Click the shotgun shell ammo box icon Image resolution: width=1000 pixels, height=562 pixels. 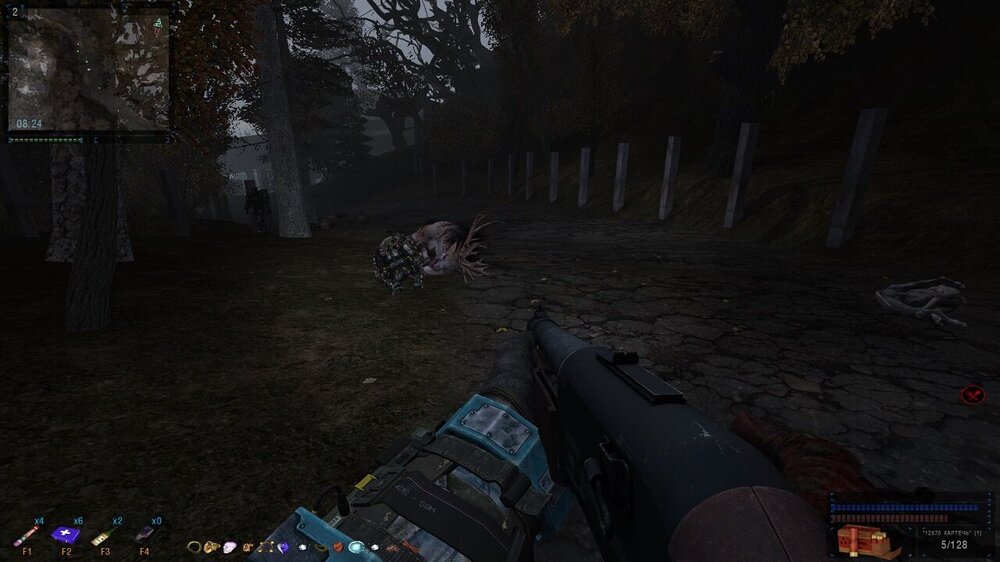coord(862,540)
